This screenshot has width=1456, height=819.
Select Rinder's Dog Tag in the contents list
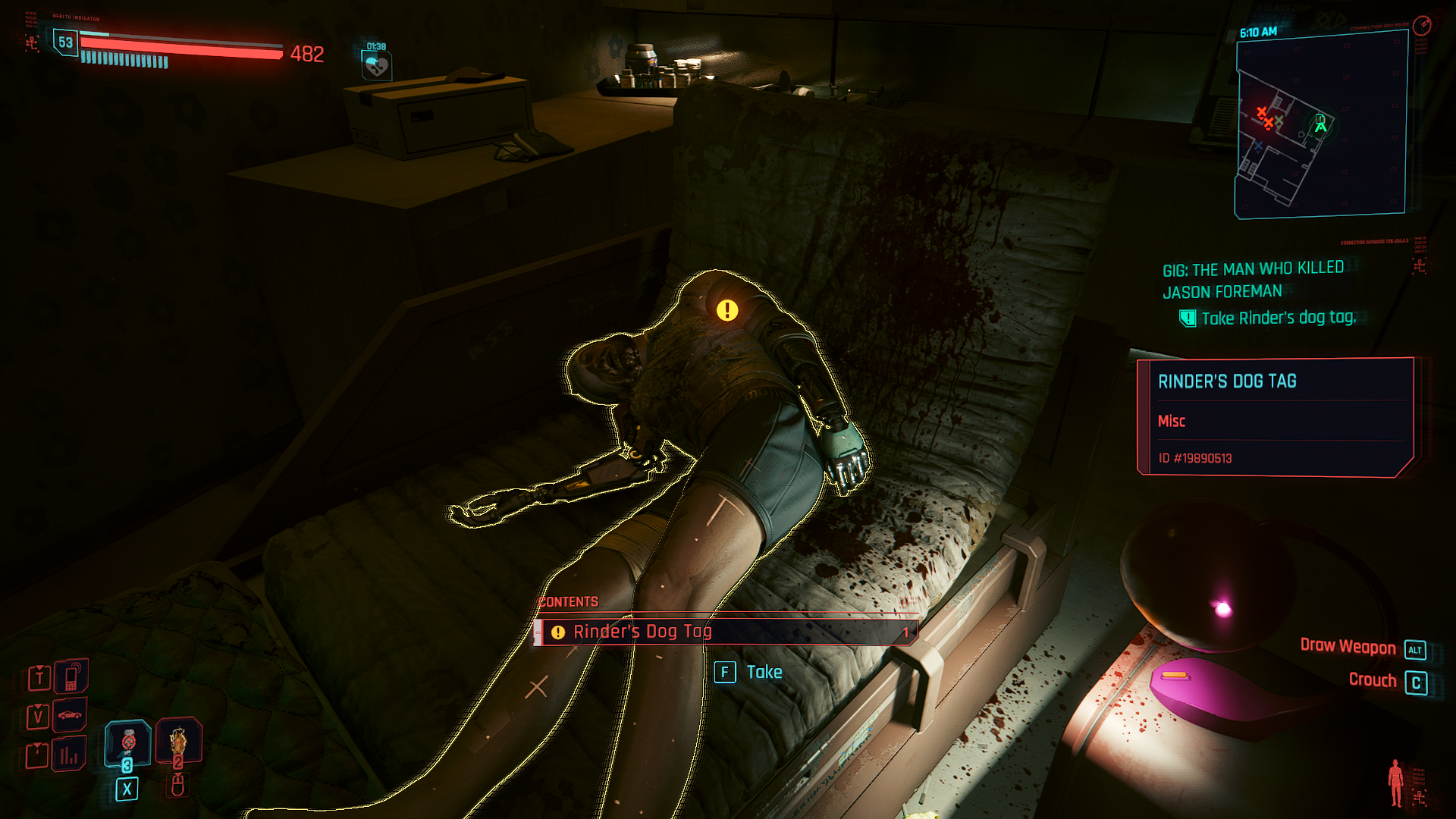726,632
